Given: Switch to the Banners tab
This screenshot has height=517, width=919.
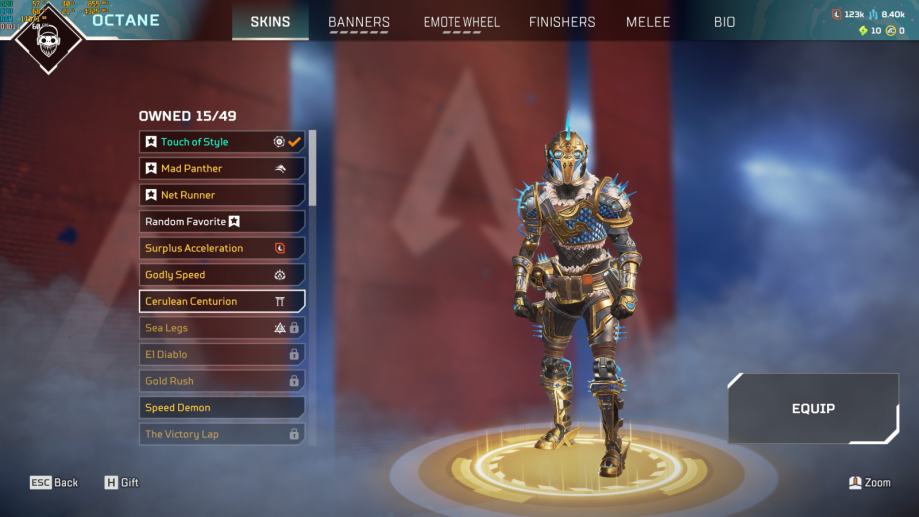Looking at the screenshot, I should pos(359,22).
